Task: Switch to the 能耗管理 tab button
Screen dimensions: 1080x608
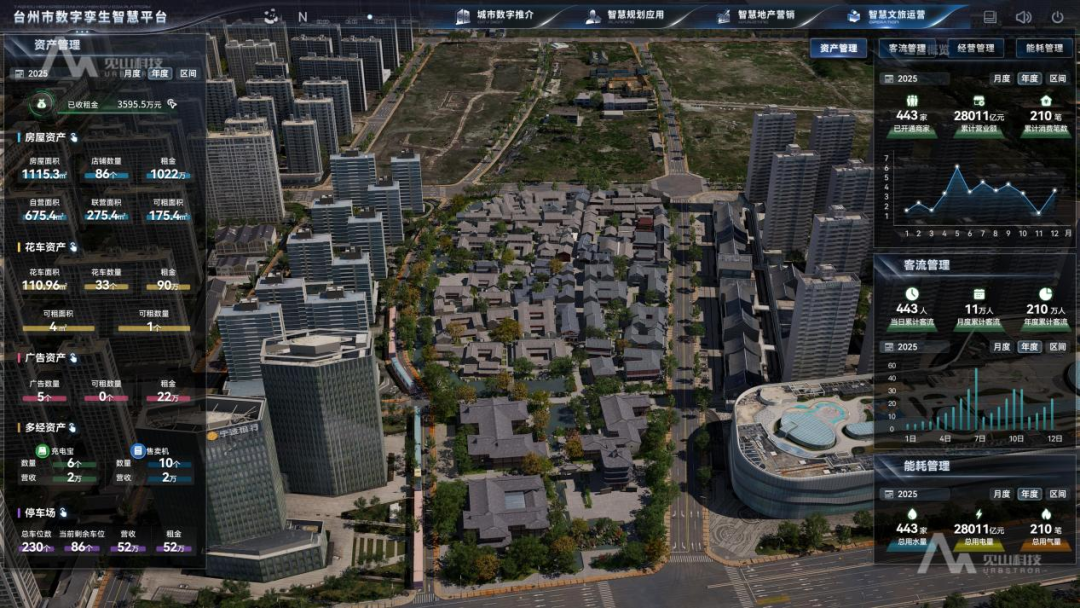Action: (x=1044, y=48)
